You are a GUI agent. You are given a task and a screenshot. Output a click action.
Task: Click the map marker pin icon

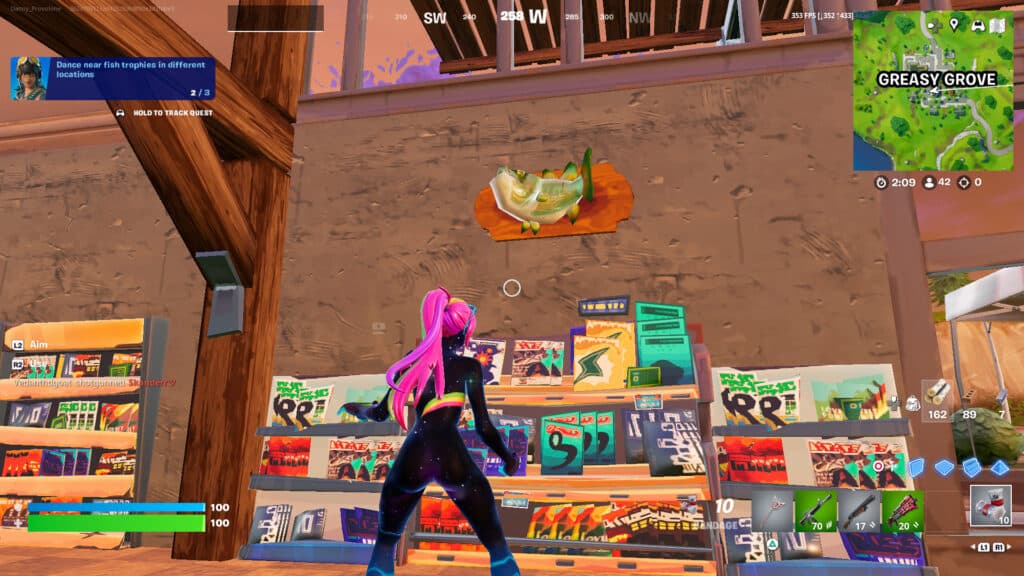pos(954,24)
